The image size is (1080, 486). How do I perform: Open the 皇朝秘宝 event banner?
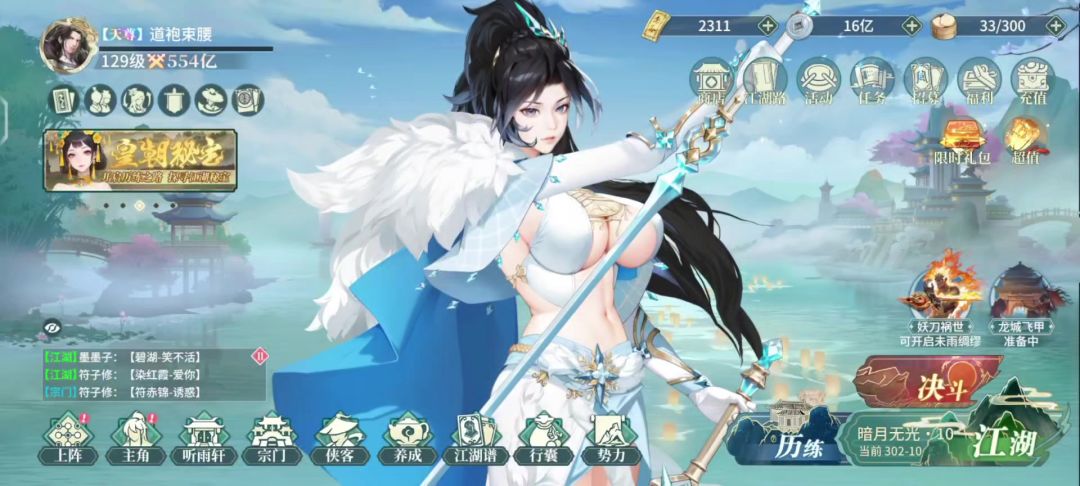click(140, 159)
